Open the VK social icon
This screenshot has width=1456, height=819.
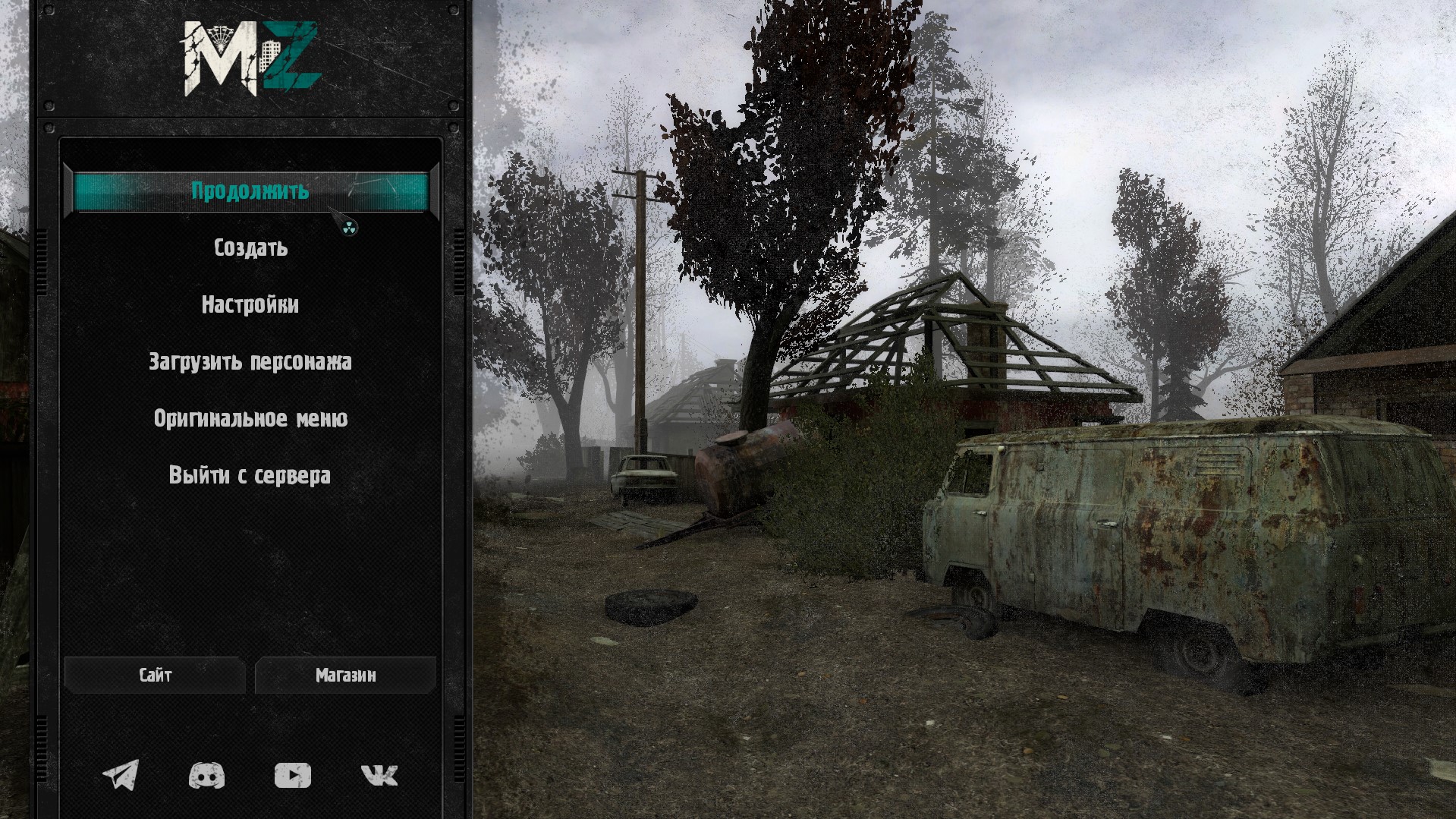(379, 776)
